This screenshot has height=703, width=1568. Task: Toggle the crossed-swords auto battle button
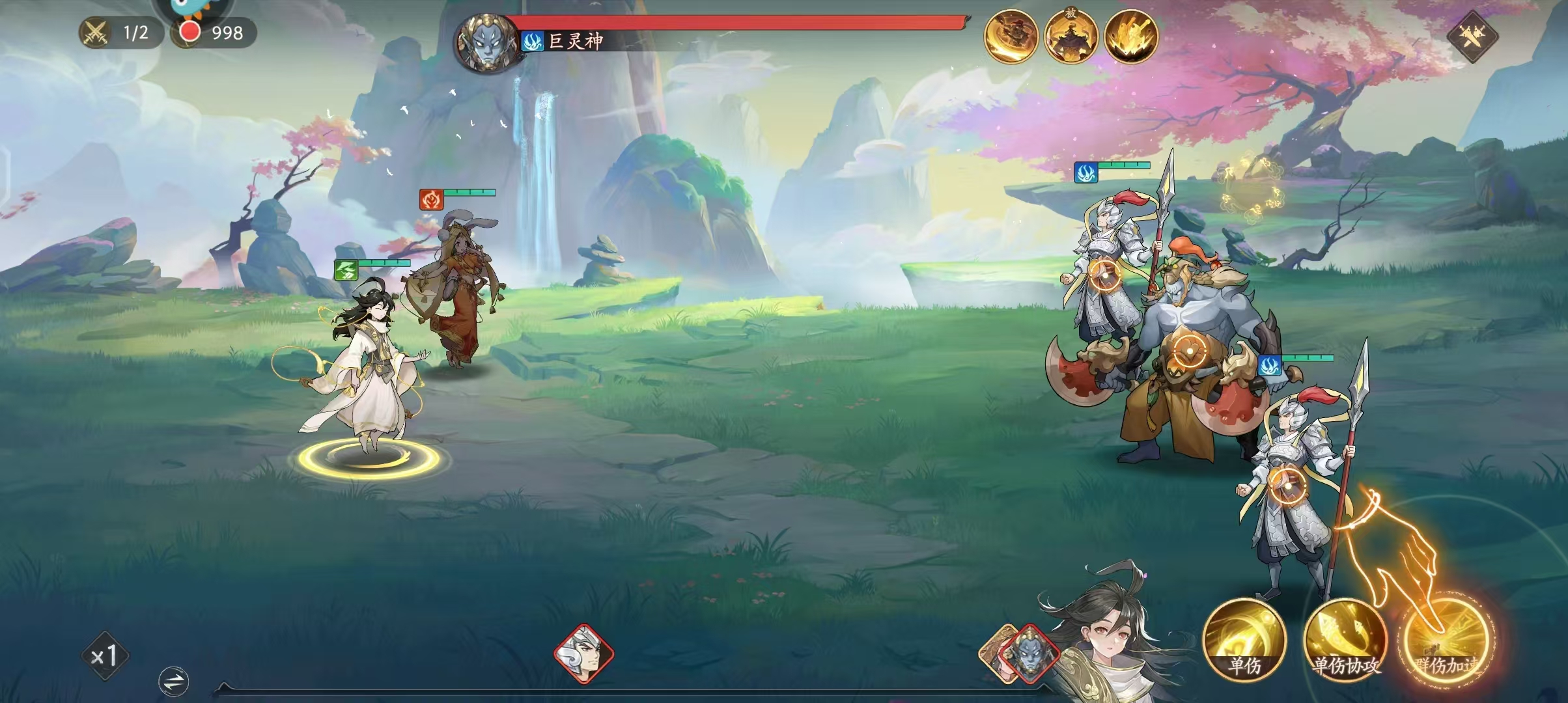point(1472,36)
